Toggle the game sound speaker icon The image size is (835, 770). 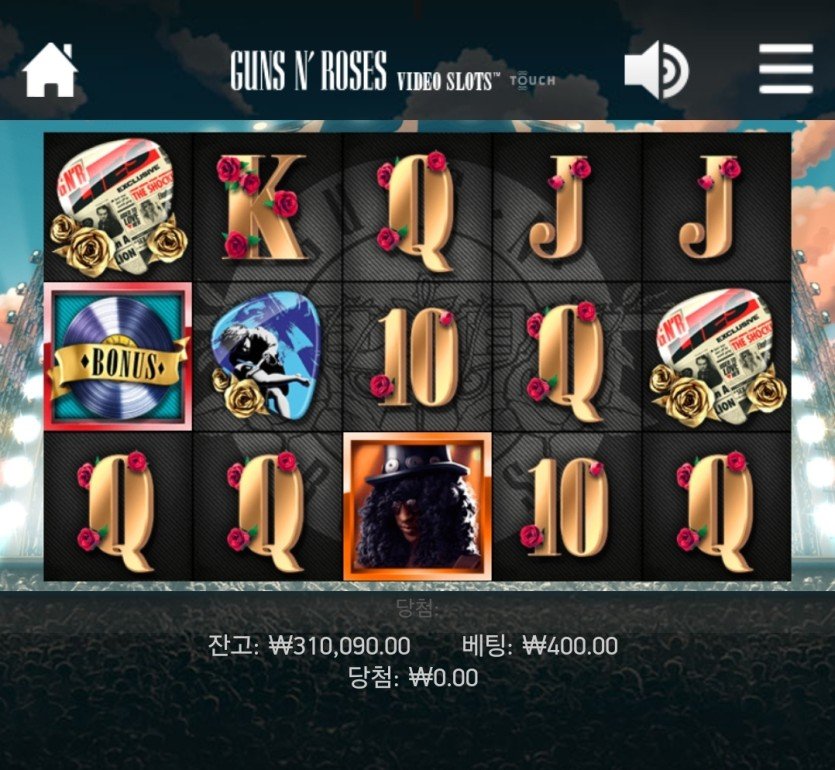coord(656,70)
